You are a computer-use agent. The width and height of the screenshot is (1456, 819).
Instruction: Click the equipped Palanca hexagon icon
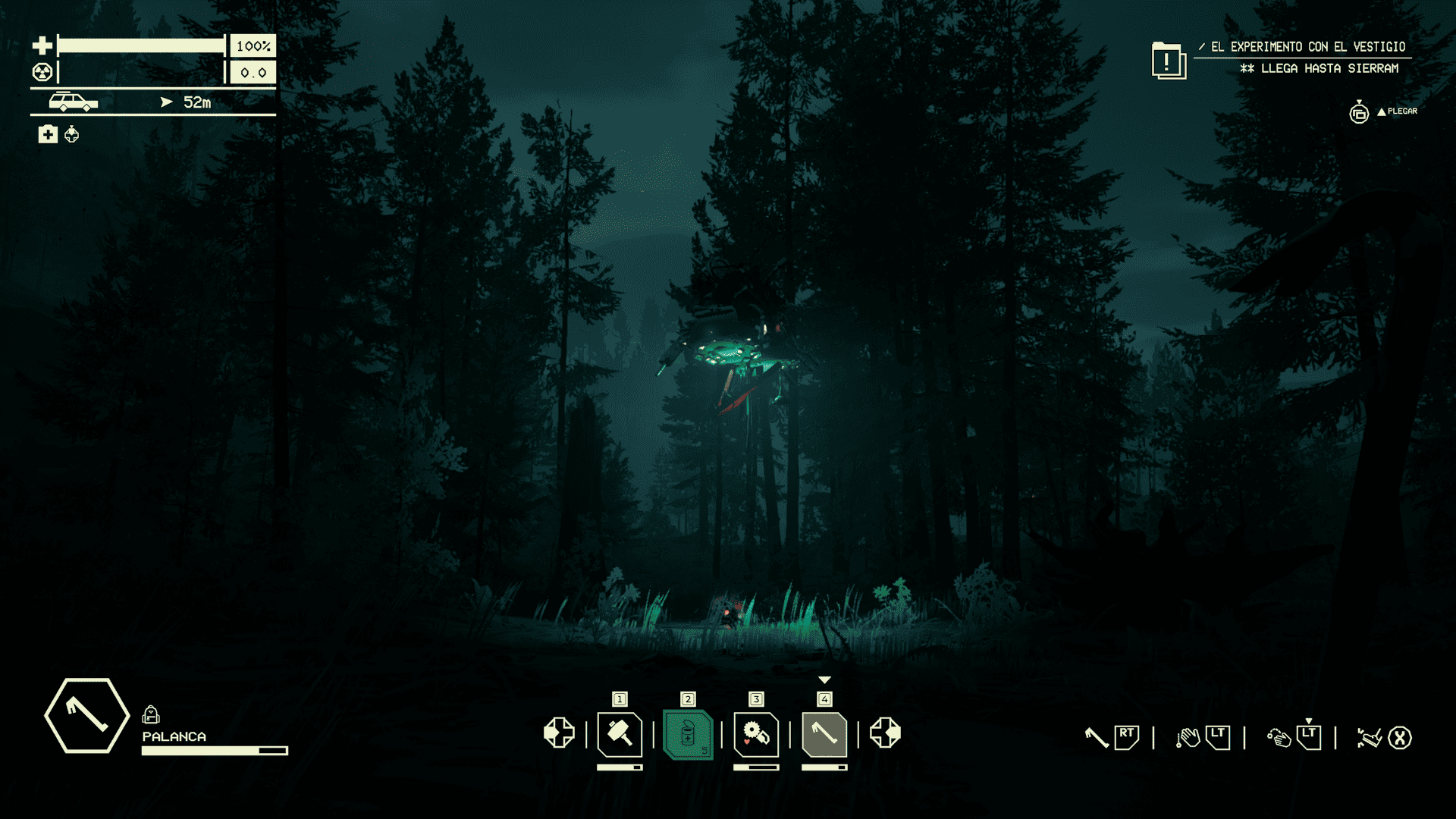coord(86,716)
